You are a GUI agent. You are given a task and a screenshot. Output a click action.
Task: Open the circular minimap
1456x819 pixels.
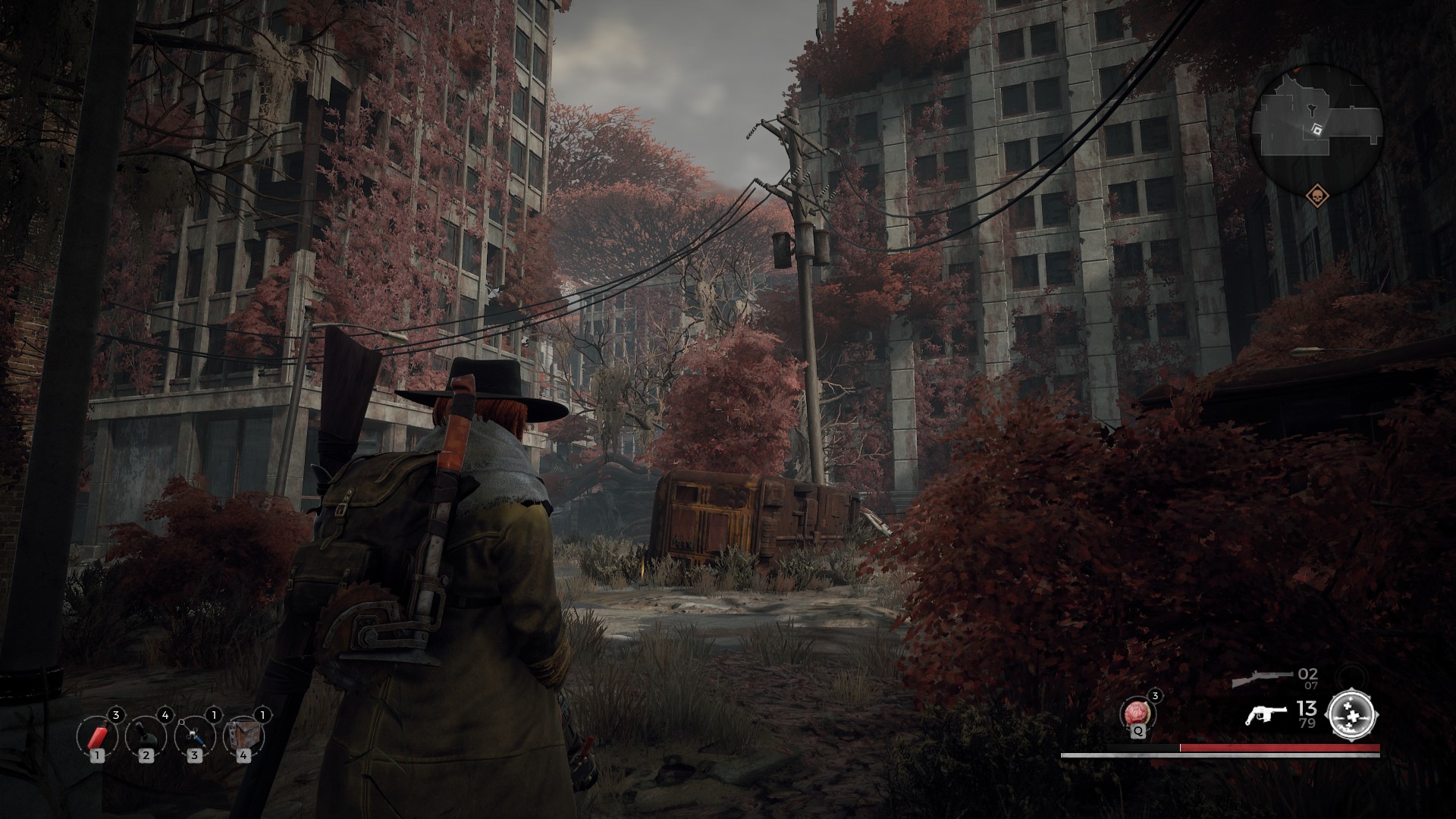click(x=1316, y=124)
